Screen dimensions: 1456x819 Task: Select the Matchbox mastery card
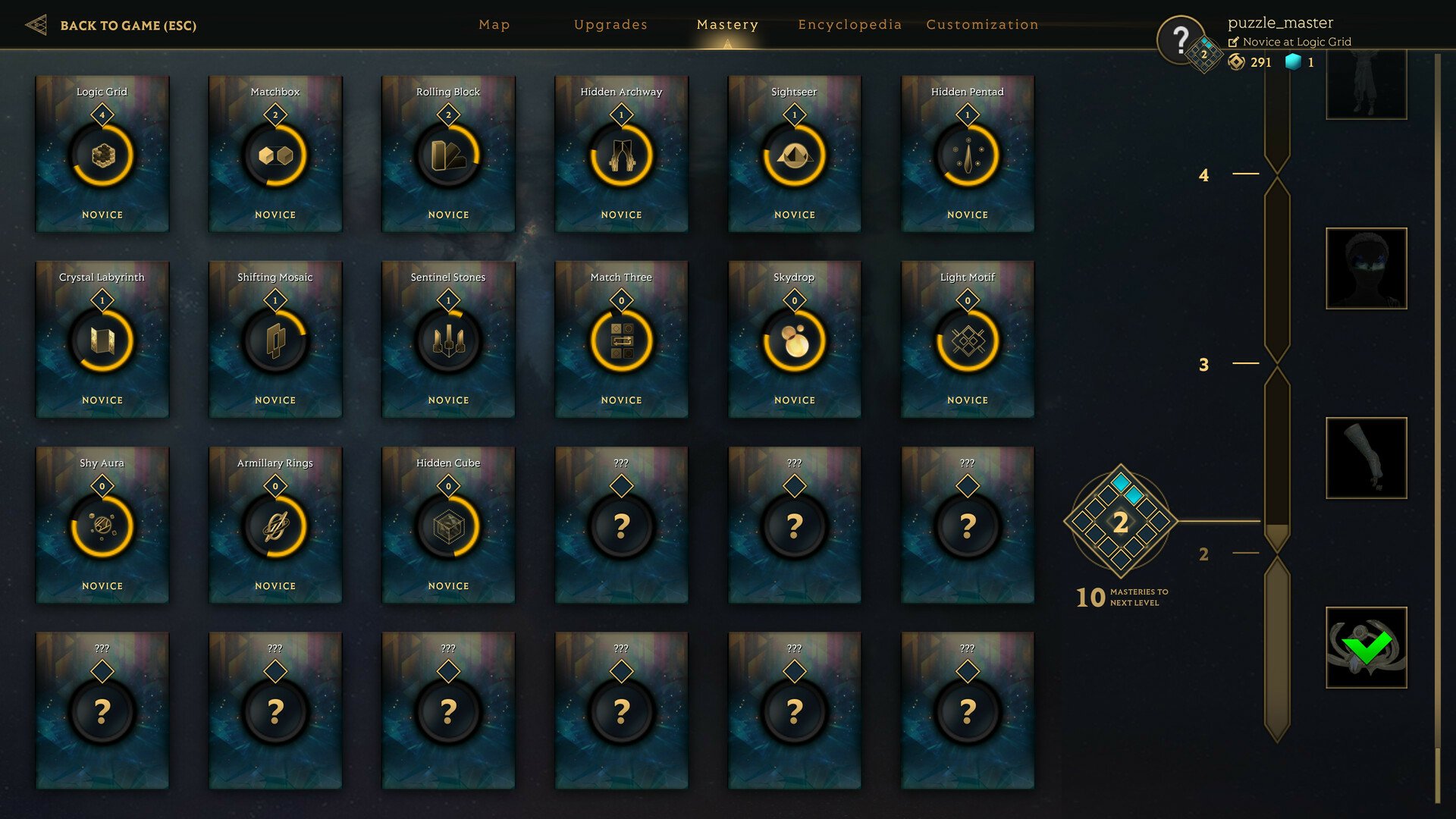275,154
